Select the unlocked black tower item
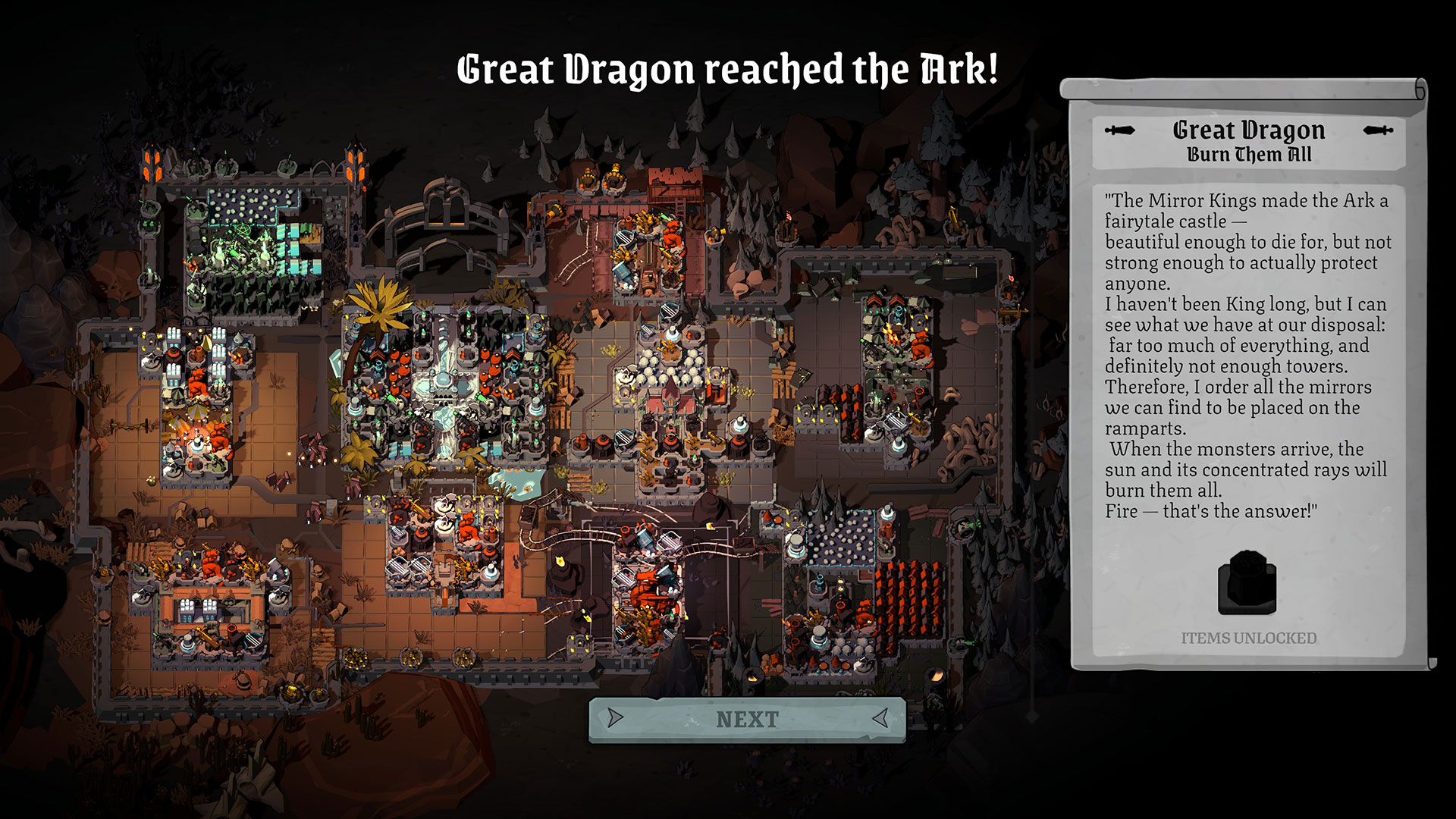Viewport: 1456px width, 819px height. point(1247,583)
